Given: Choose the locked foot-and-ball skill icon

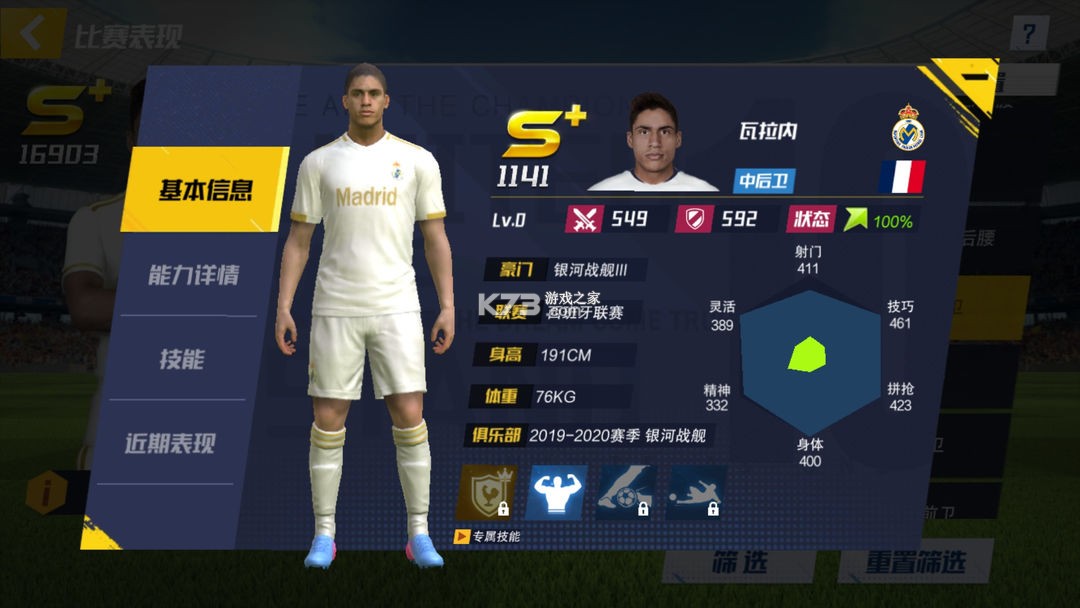Looking at the screenshot, I should (x=626, y=492).
